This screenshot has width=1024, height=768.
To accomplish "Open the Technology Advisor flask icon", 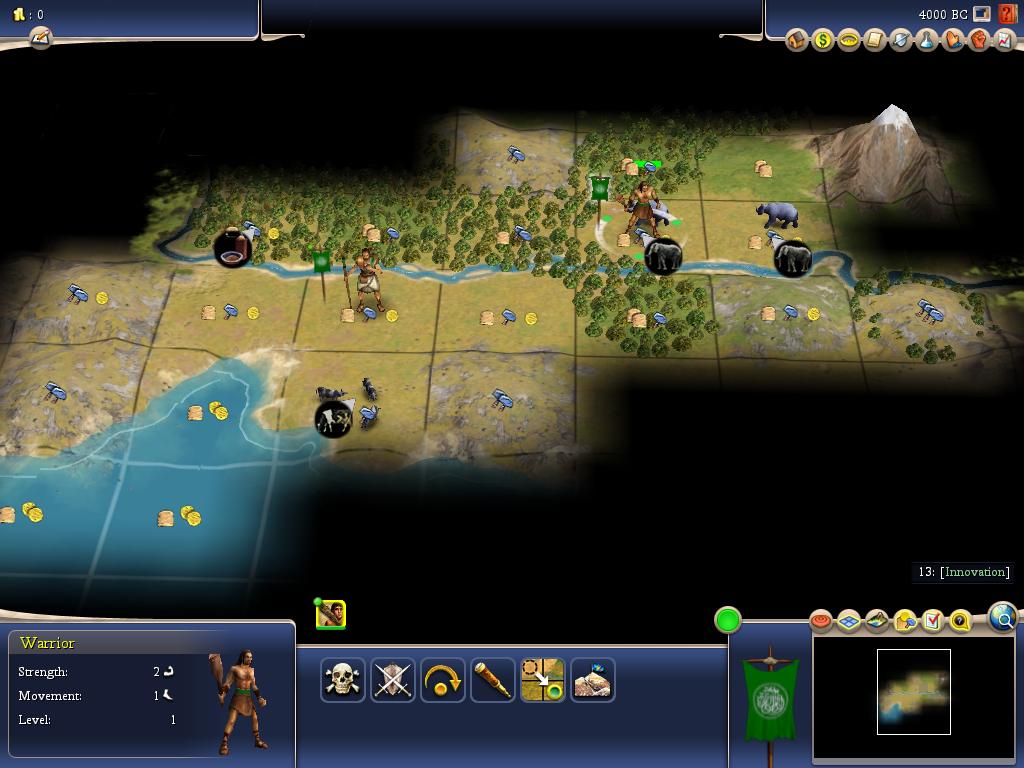I will [x=927, y=41].
